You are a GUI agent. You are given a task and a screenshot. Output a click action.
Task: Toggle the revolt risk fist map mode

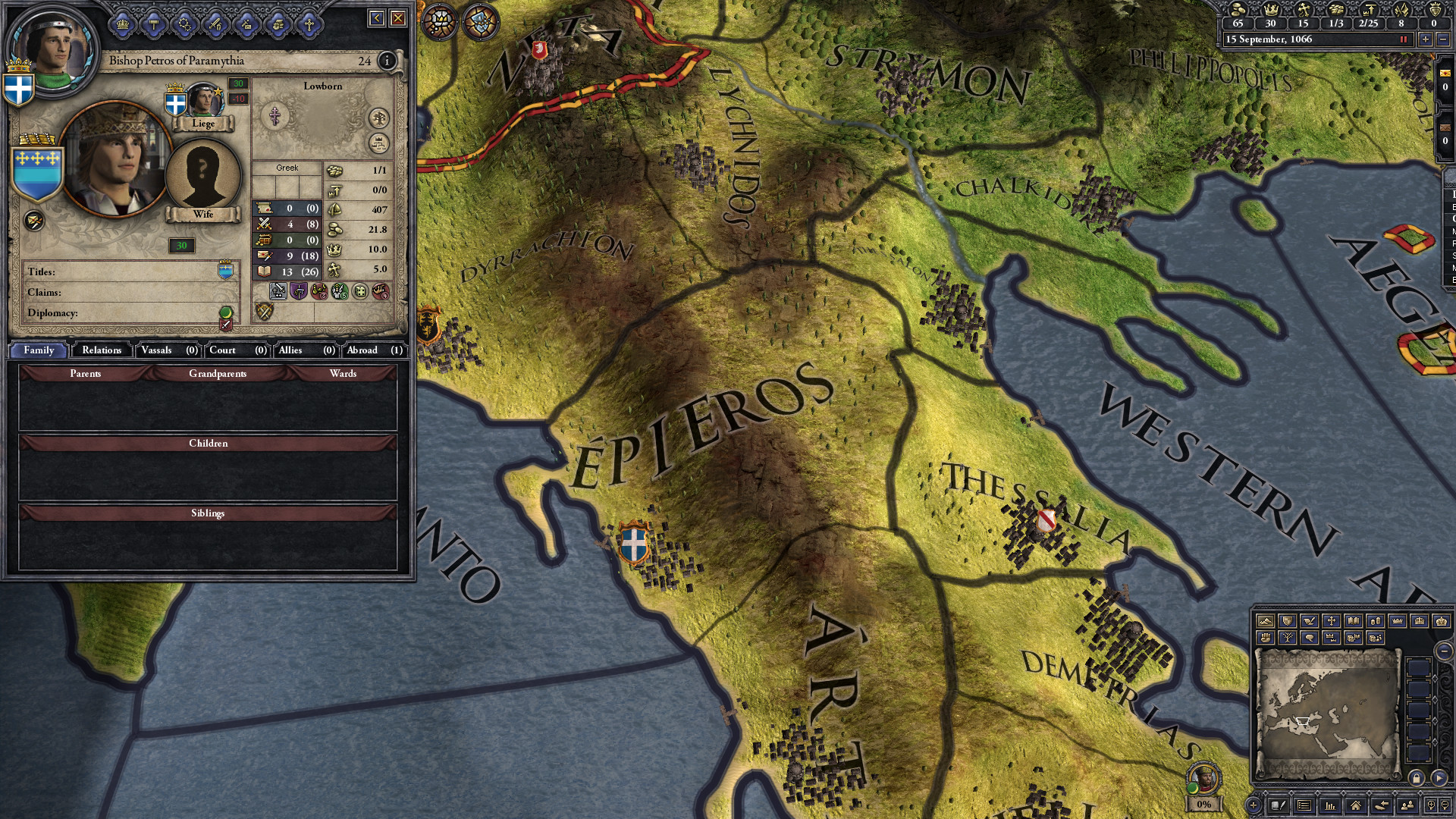tap(1265, 638)
